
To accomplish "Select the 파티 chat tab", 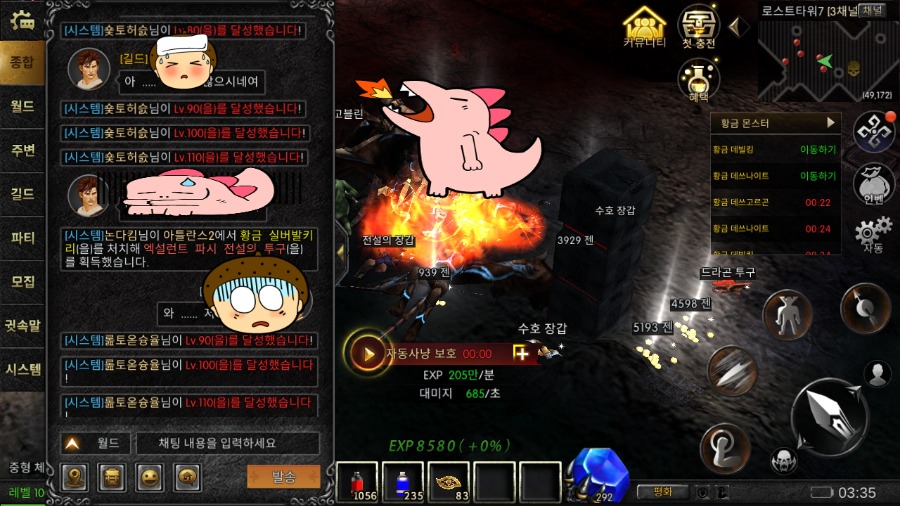I will click(x=22, y=238).
